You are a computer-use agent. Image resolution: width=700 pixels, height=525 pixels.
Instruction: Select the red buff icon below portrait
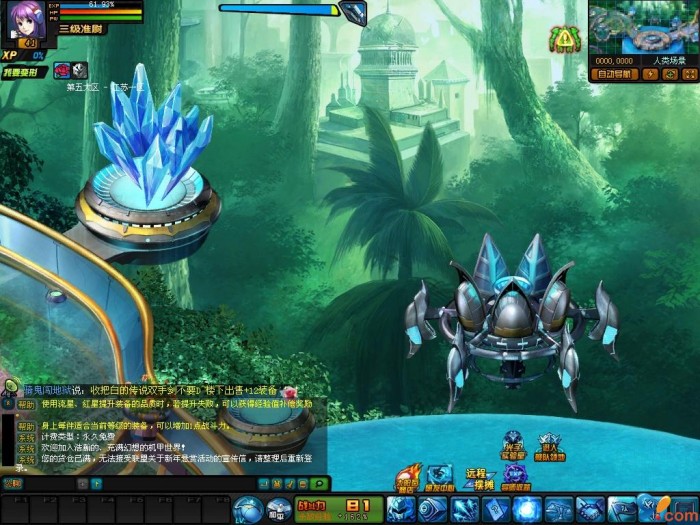coord(60,70)
